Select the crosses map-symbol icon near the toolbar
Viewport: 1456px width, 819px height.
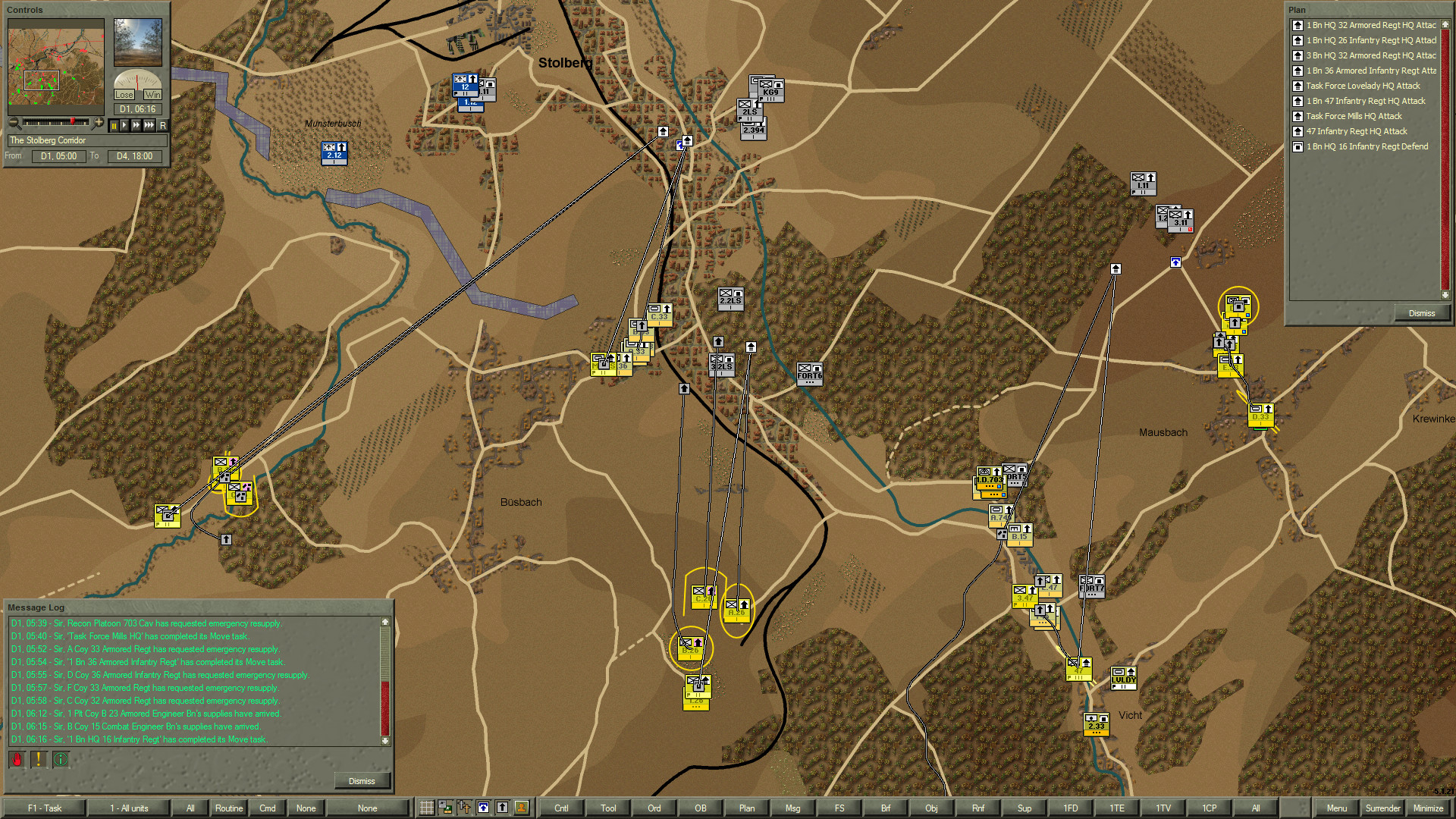pyautogui.click(x=464, y=808)
